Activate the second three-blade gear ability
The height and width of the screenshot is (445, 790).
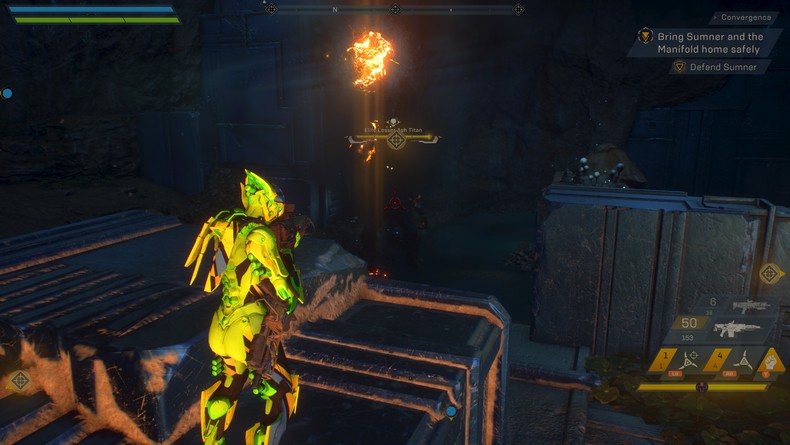(x=743, y=361)
